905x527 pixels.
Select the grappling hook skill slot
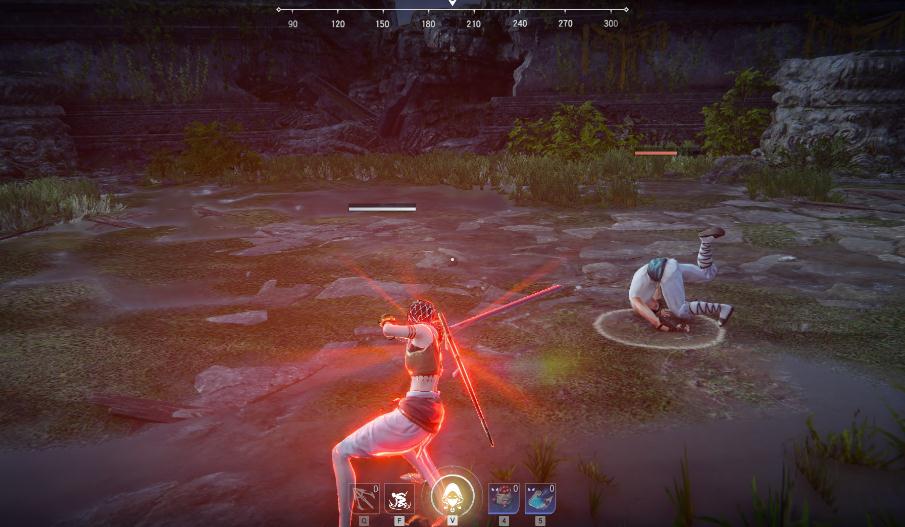365,498
